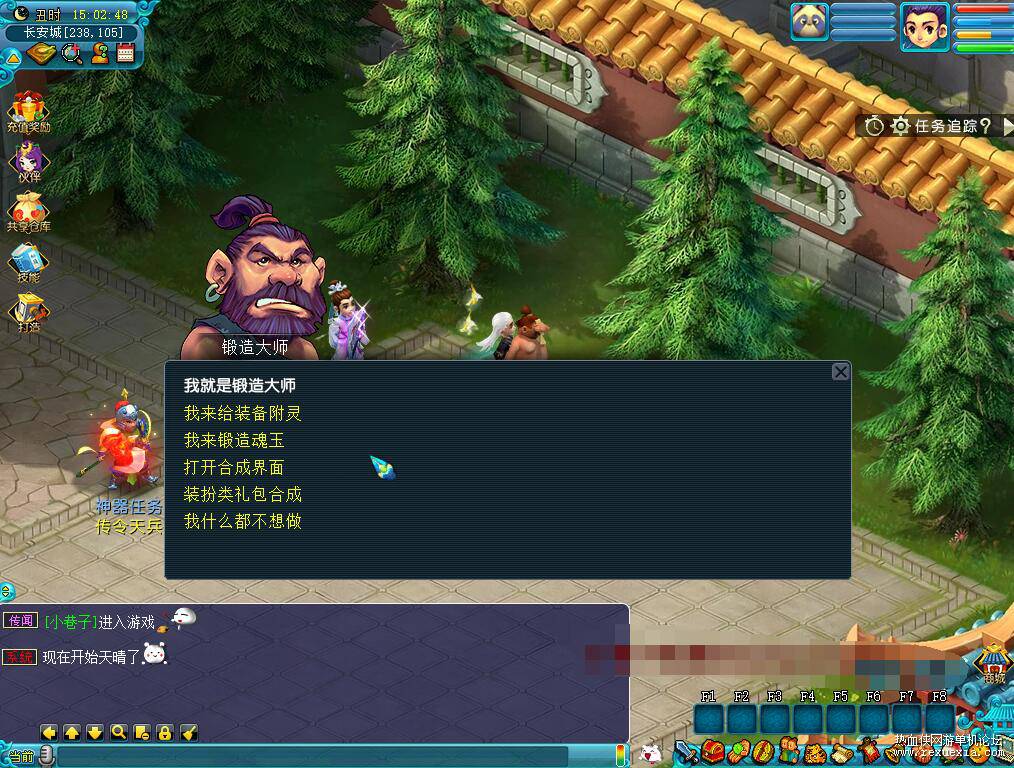The height and width of the screenshot is (768, 1014).
Task: Open the shop (商城) building icon
Action: tap(991, 664)
